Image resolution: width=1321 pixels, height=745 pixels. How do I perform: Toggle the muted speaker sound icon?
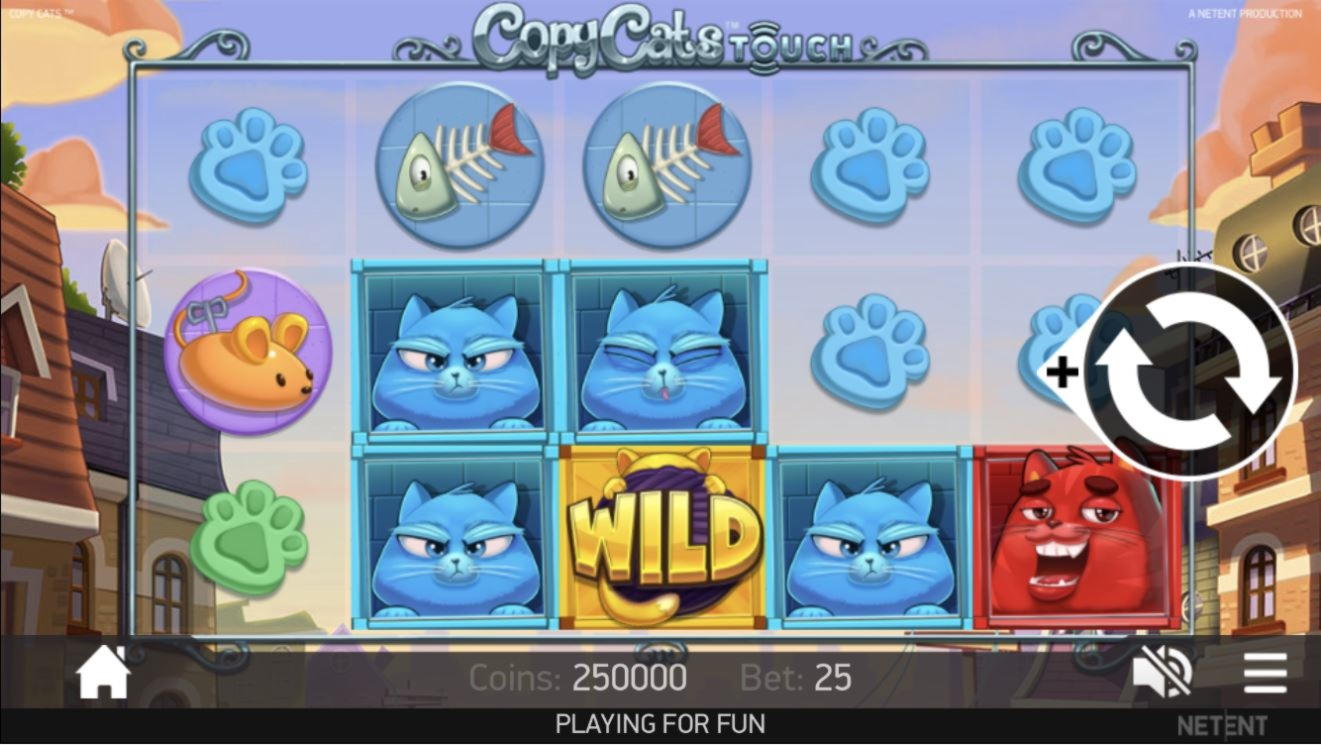click(1162, 672)
